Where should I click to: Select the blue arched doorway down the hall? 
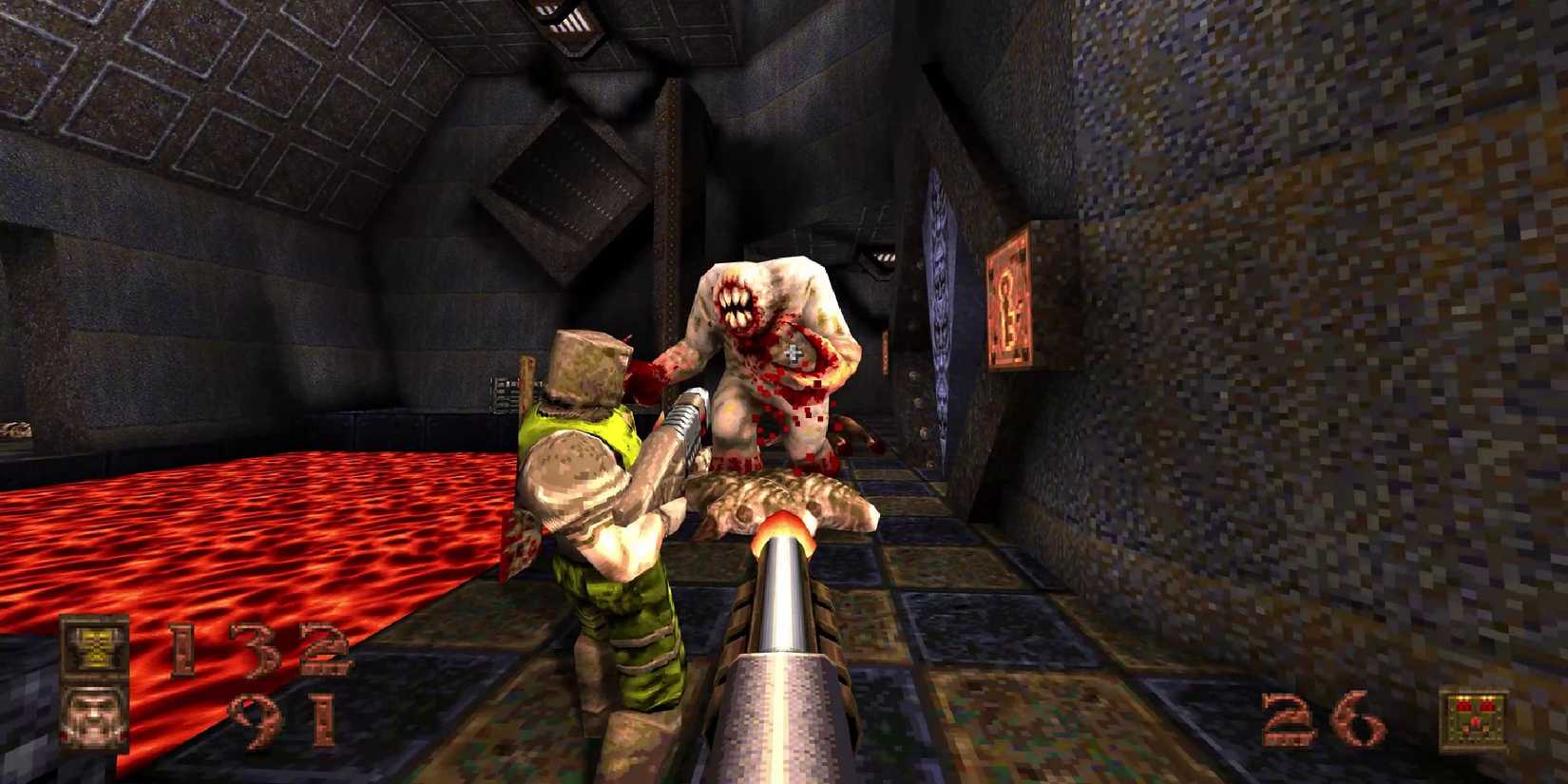pos(940,285)
